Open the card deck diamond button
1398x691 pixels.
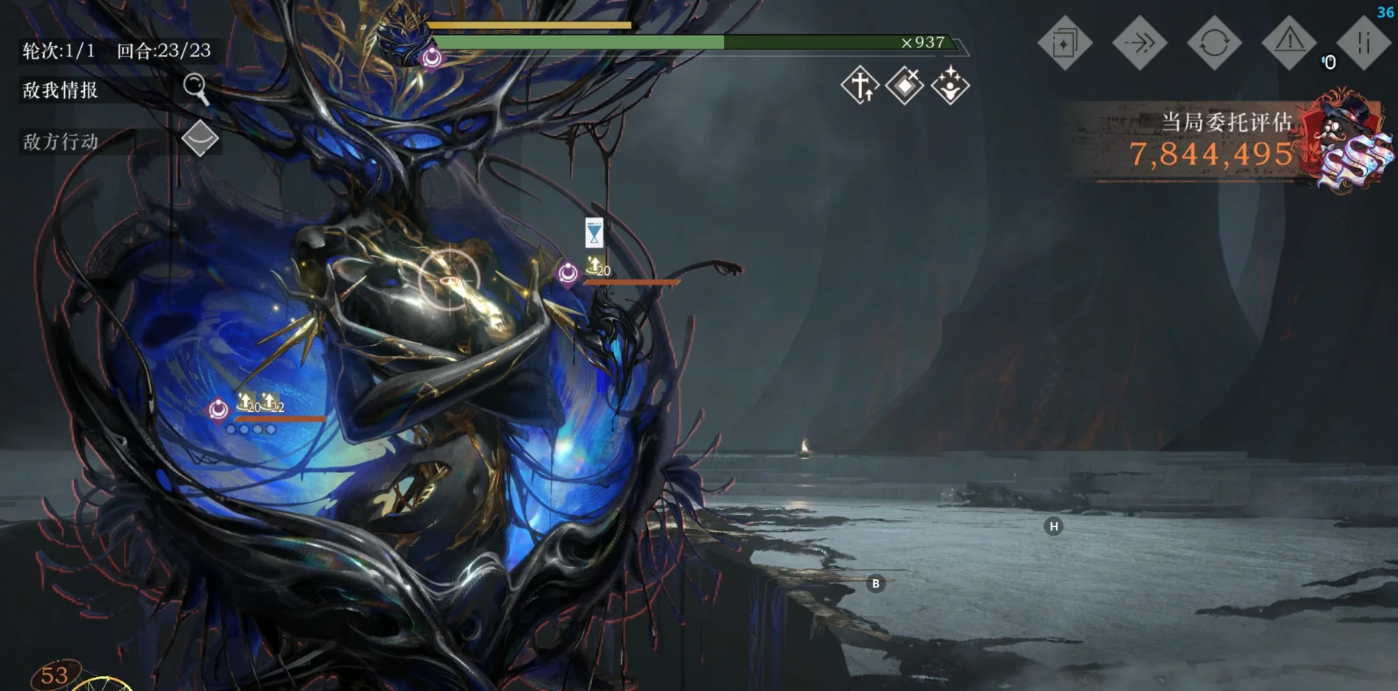pyautogui.click(x=1065, y=43)
